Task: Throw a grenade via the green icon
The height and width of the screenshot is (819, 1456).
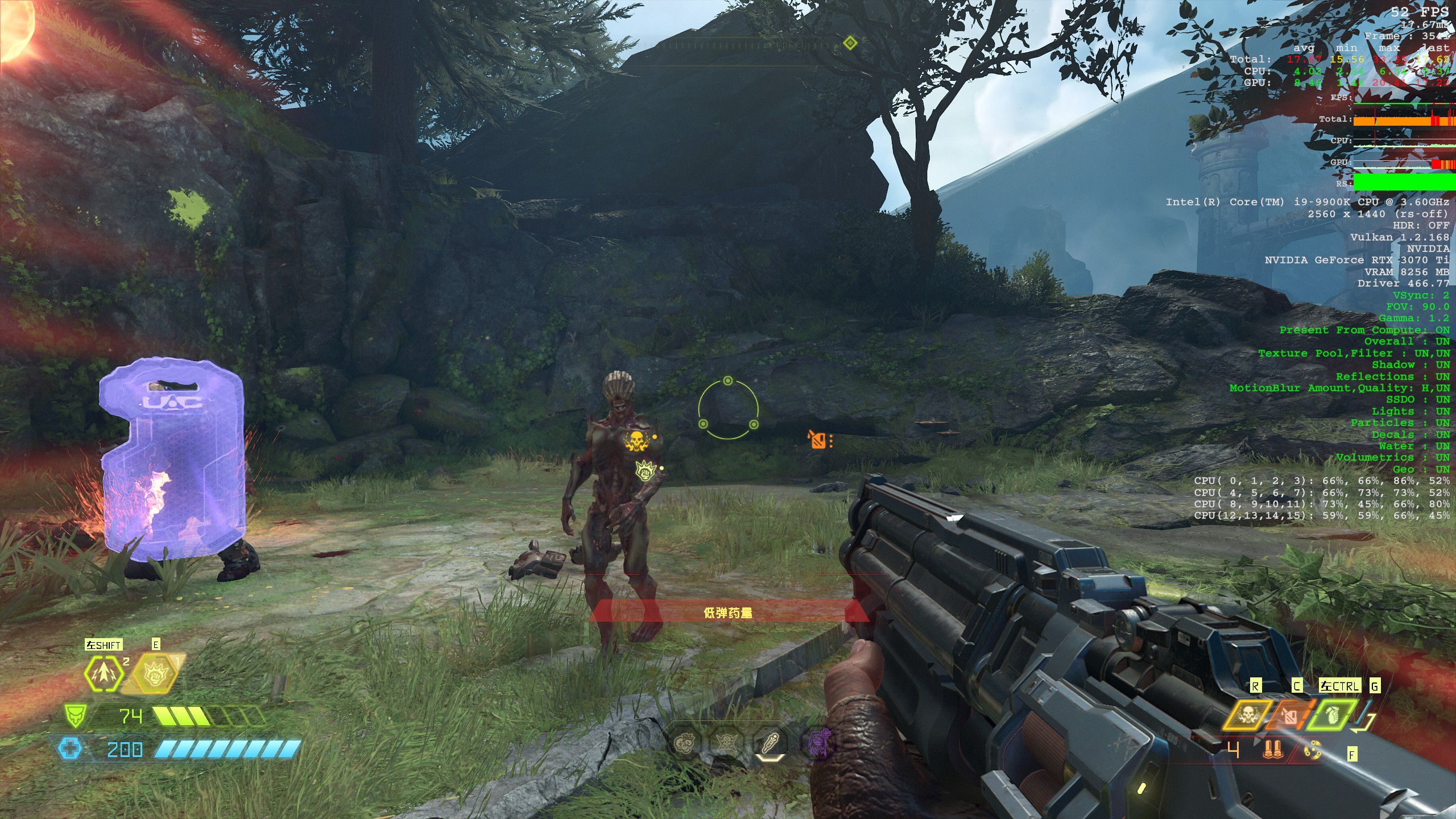Action: point(1331,715)
